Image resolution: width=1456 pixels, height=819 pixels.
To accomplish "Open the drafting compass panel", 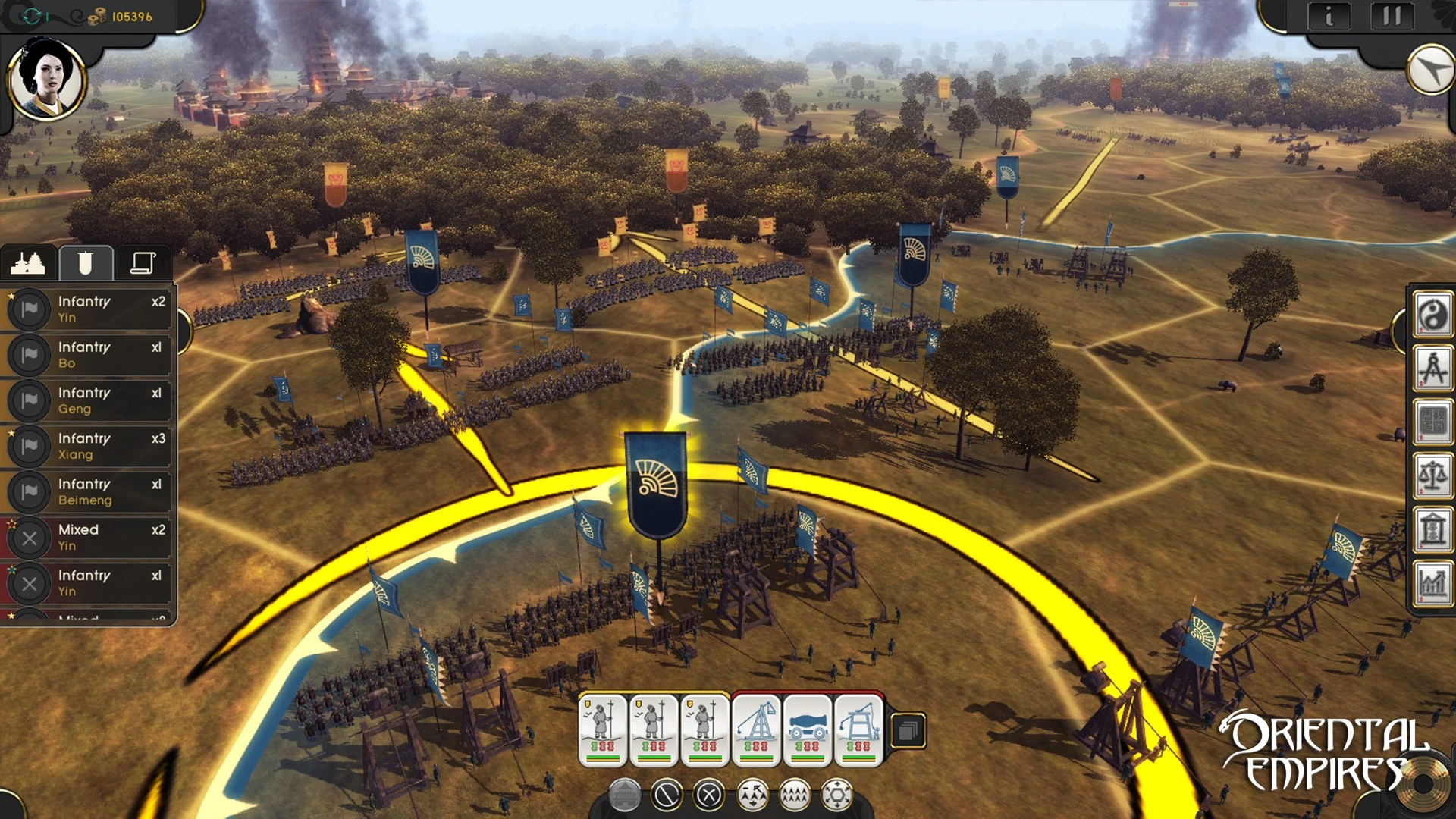I will [x=1432, y=368].
